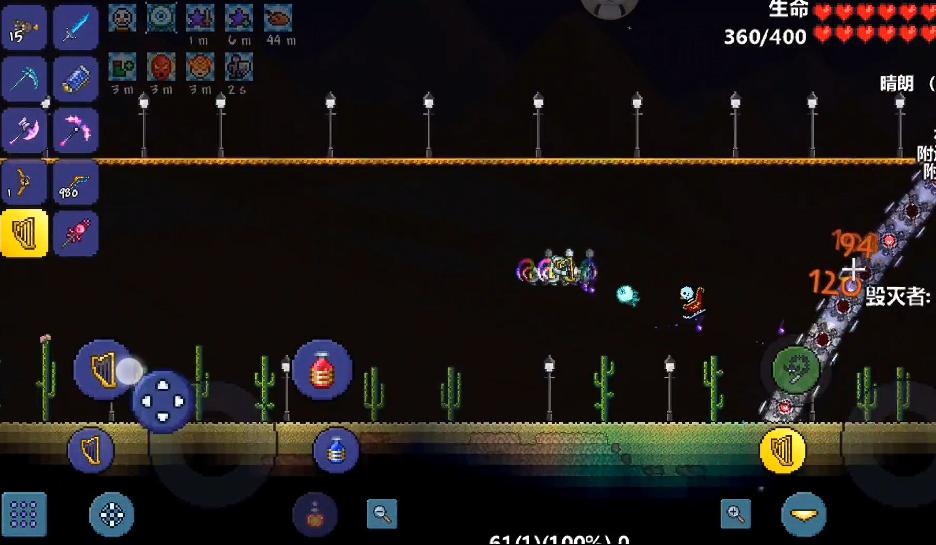Viewport: 936px width, 545px height.
Task: Select the pink pickaxe hotbar slot
Action: 76,130
